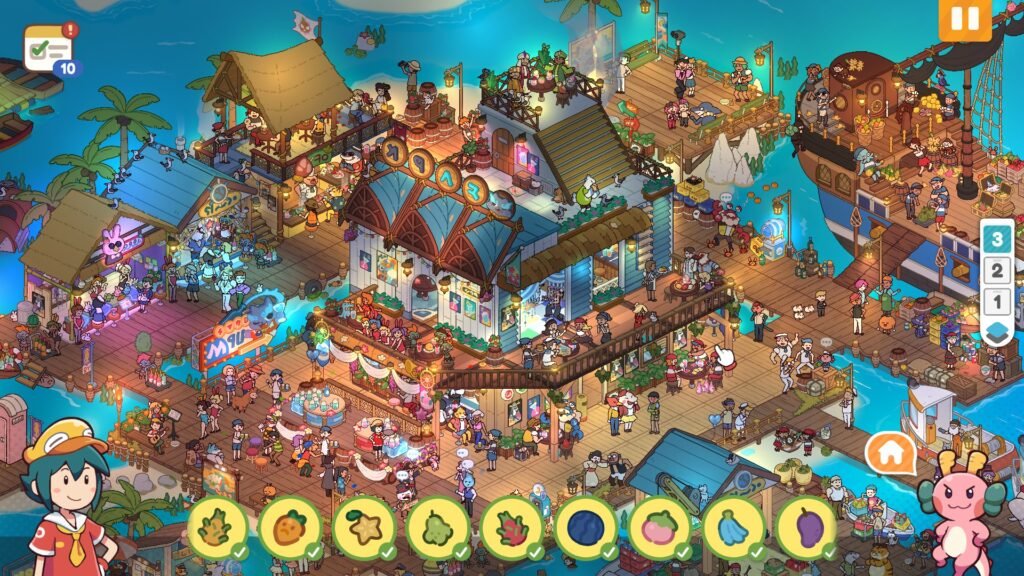Switch to floor level 3
1024x576 pixels.
(996, 238)
